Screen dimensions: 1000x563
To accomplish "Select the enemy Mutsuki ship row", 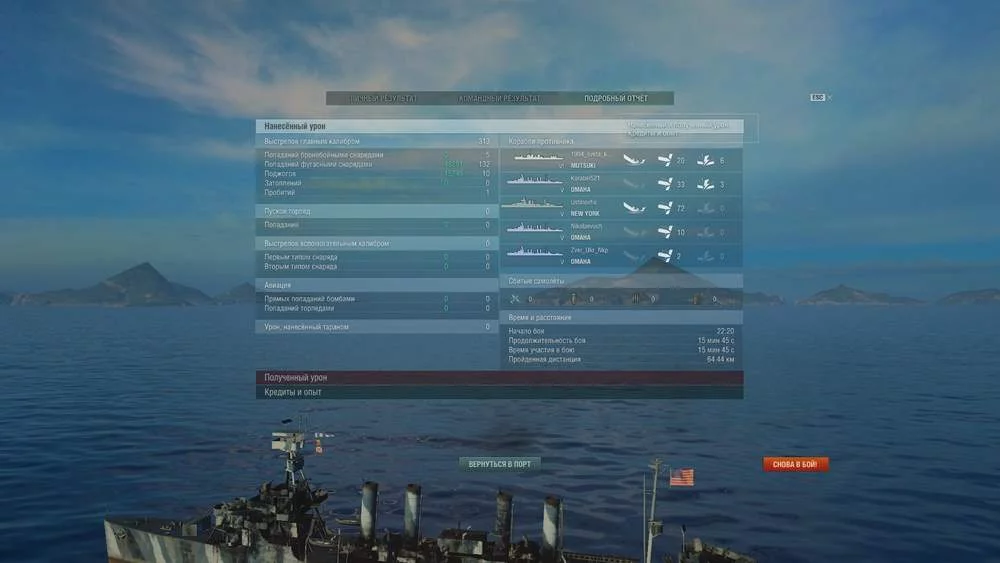I will (620, 160).
